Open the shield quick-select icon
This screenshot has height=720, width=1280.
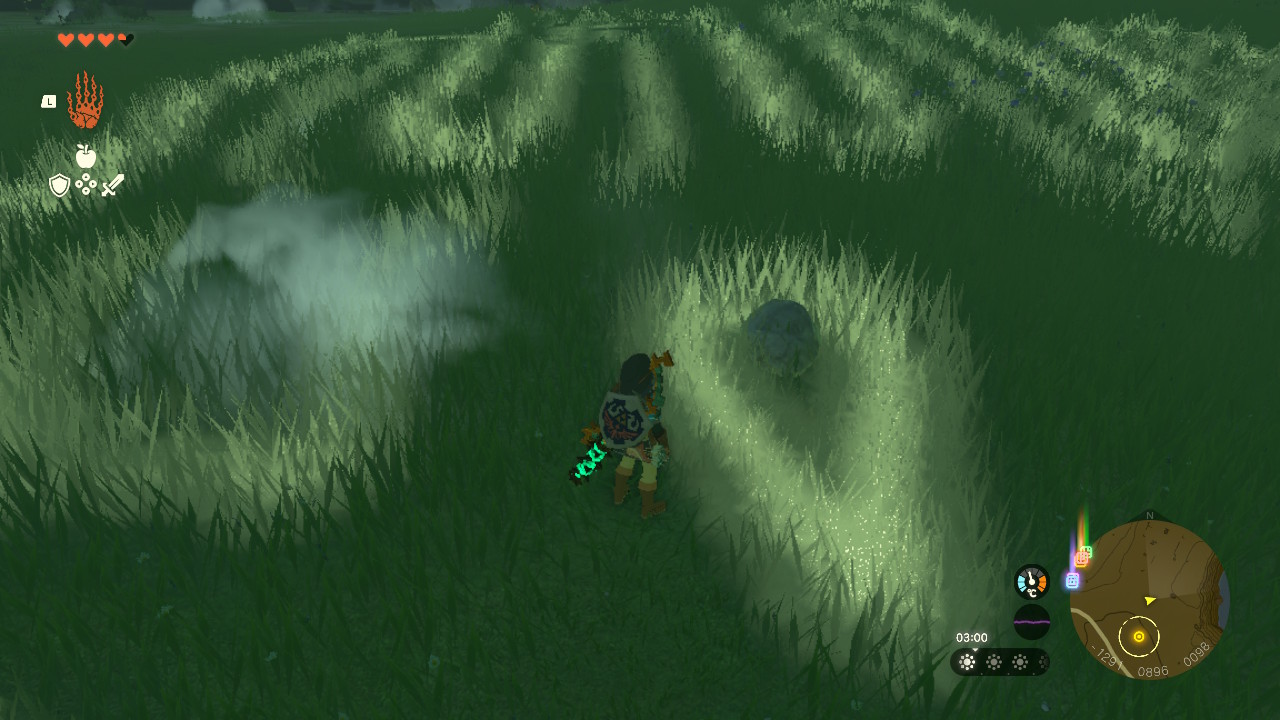(60, 185)
